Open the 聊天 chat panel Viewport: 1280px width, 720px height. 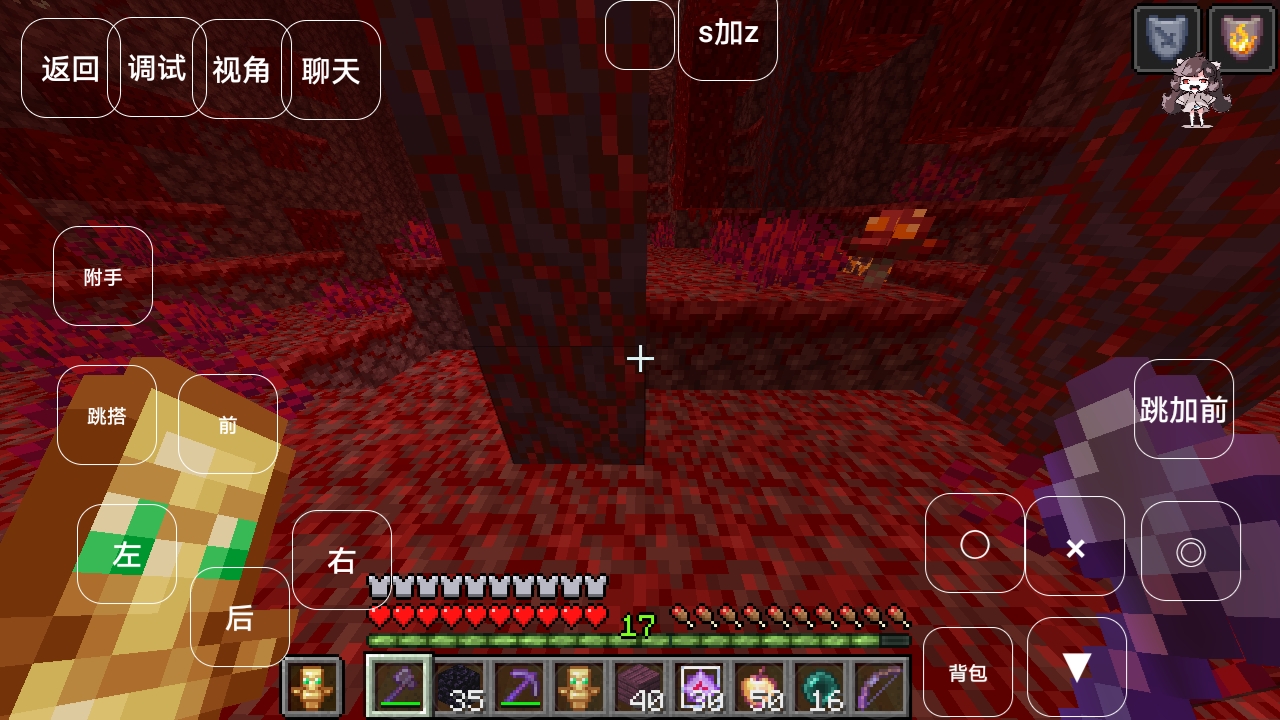pyautogui.click(x=333, y=69)
